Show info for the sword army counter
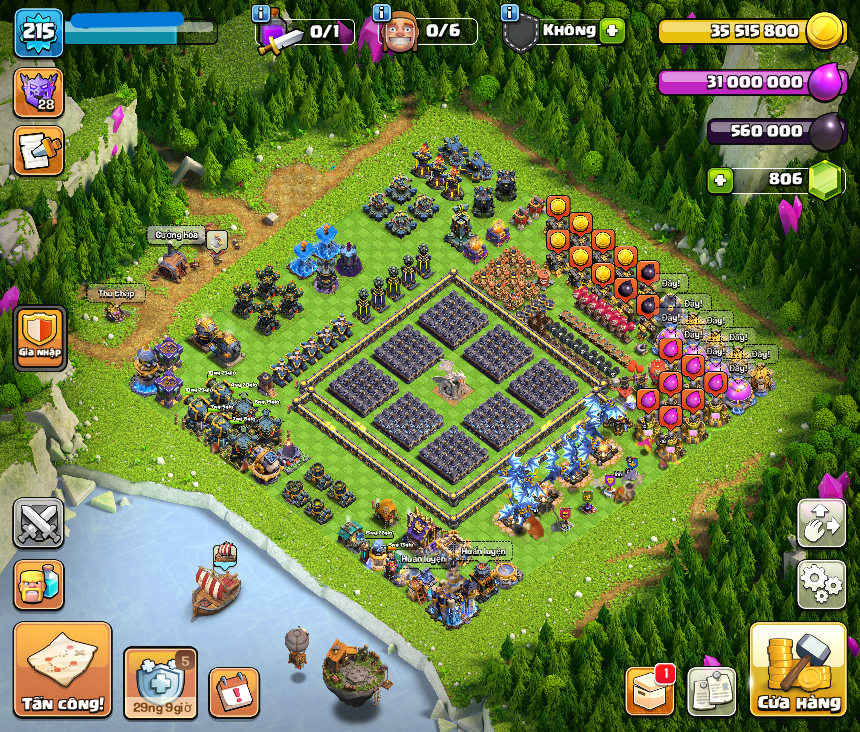This screenshot has height=732, width=860. coord(261,13)
